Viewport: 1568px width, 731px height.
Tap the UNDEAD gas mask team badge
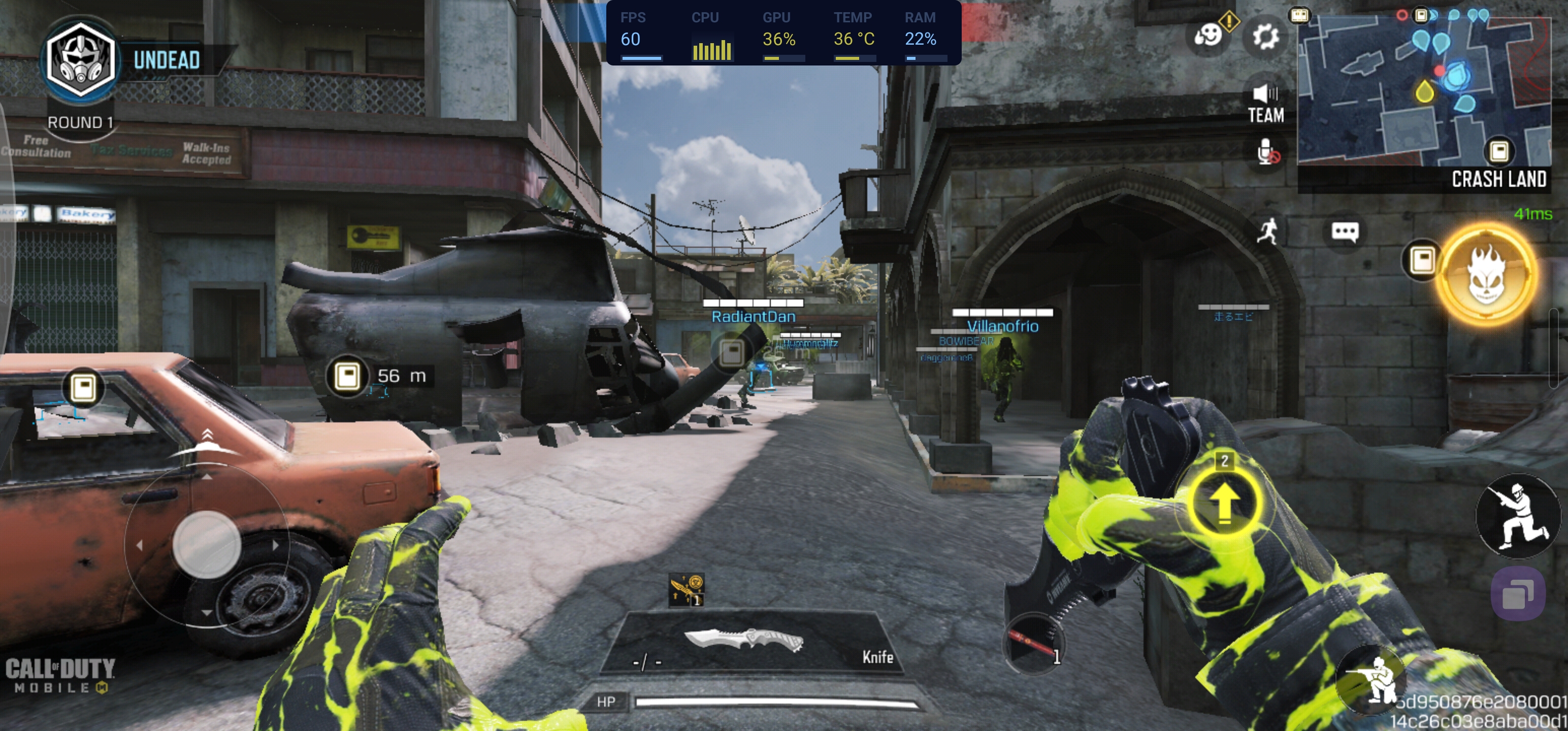tap(81, 60)
